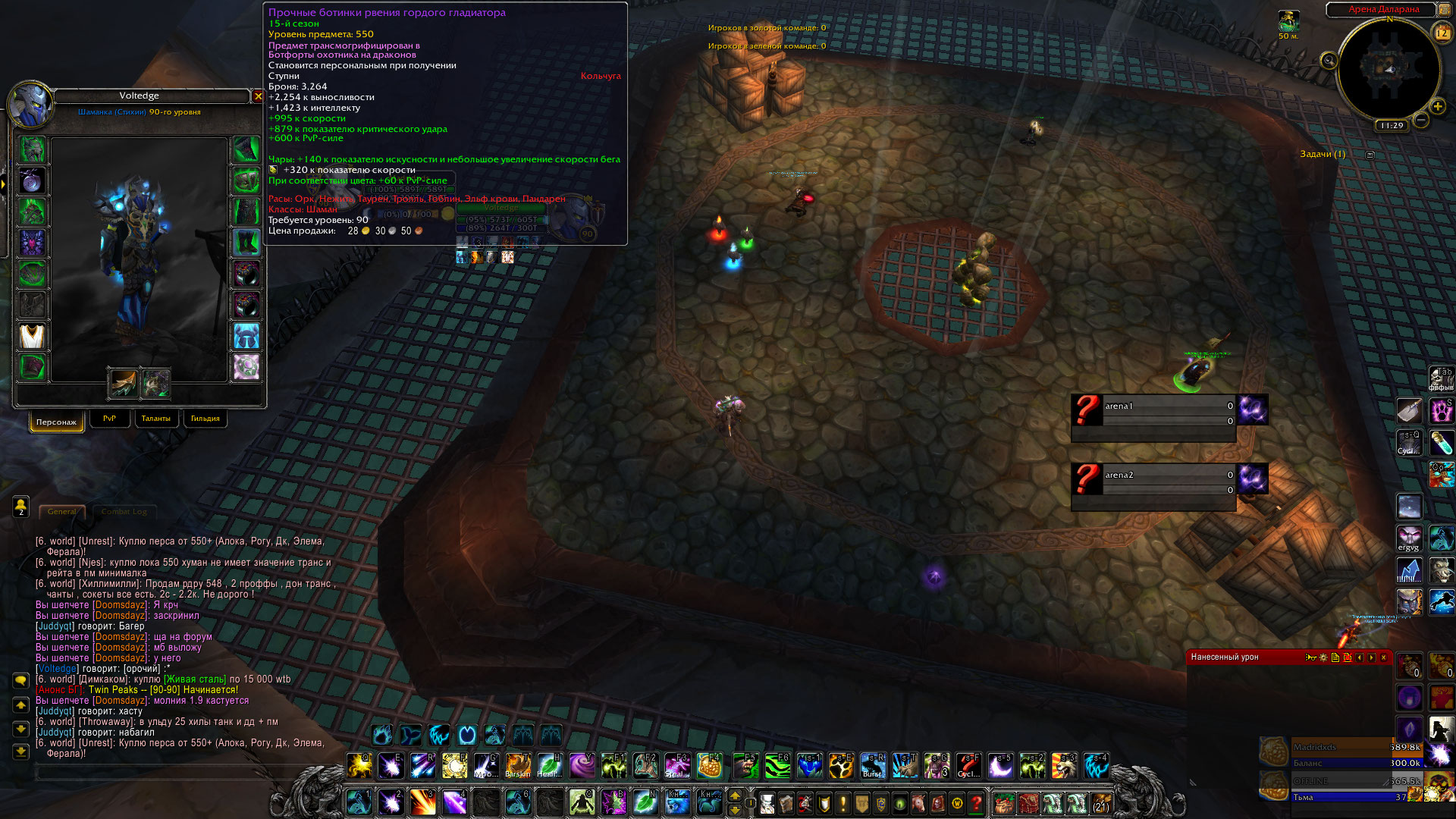Select the arena1 enemy frame
The height and width of the screenshot is (819, 1456).
(1153, 411)
